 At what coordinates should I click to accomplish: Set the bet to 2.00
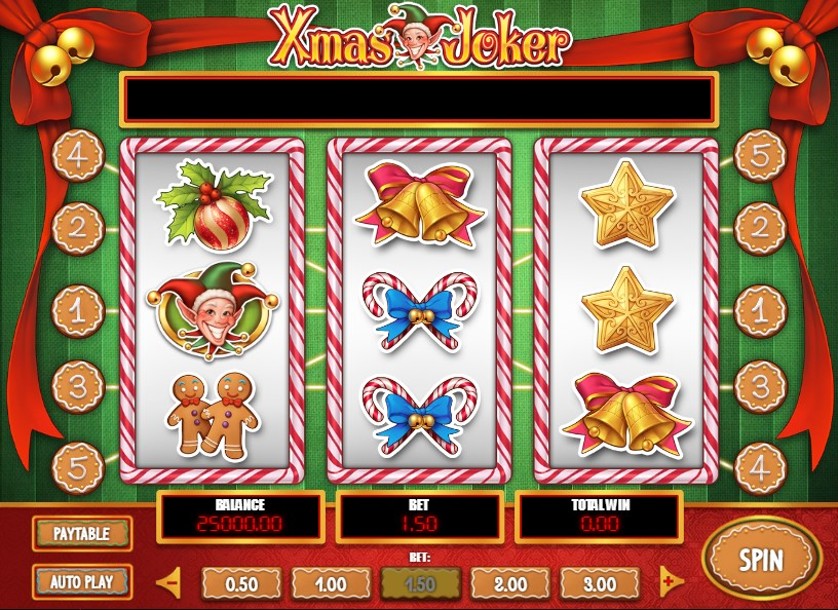tap(510, 584)
